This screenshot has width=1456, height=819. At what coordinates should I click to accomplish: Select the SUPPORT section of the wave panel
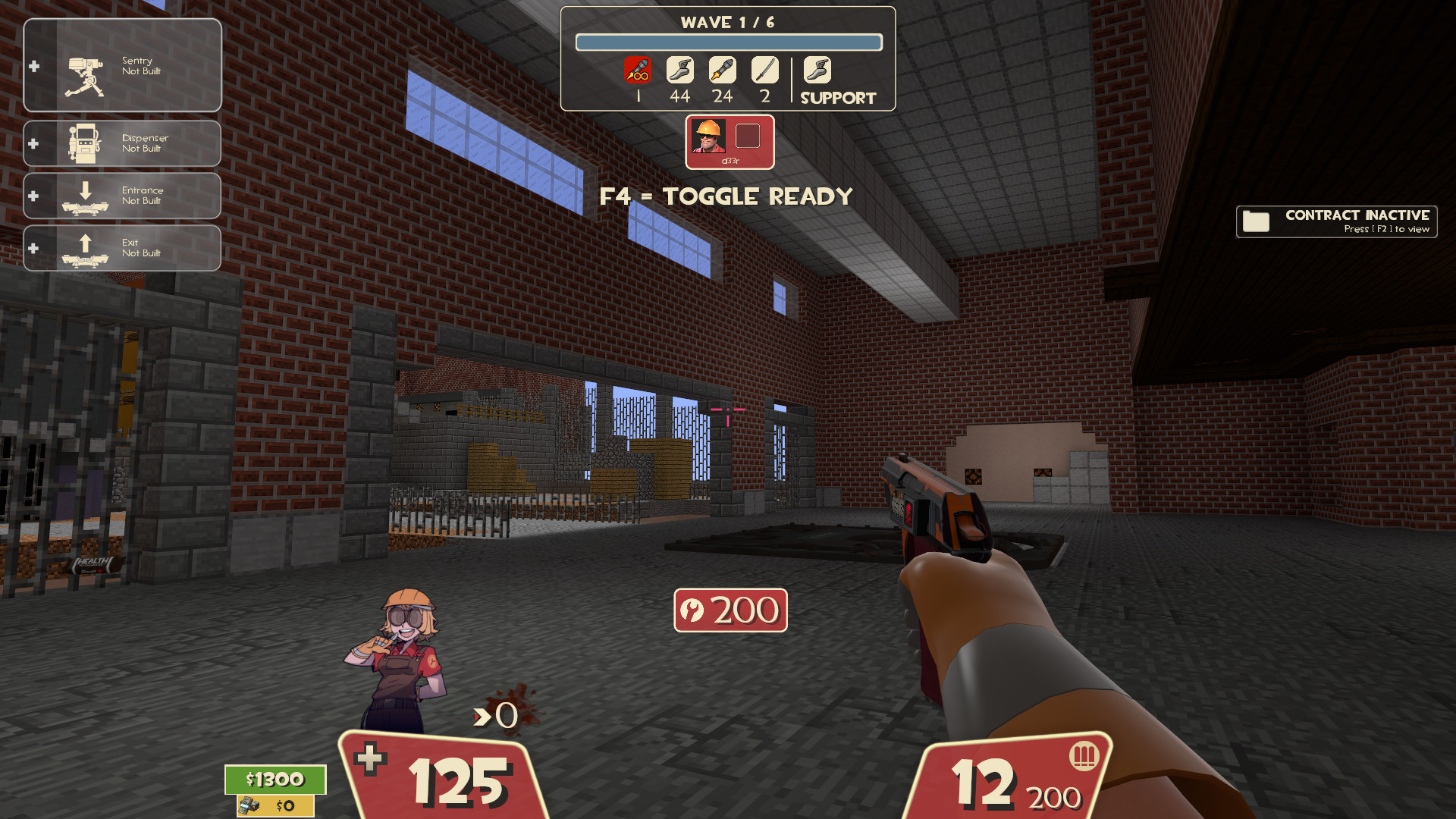click(837, 97)
